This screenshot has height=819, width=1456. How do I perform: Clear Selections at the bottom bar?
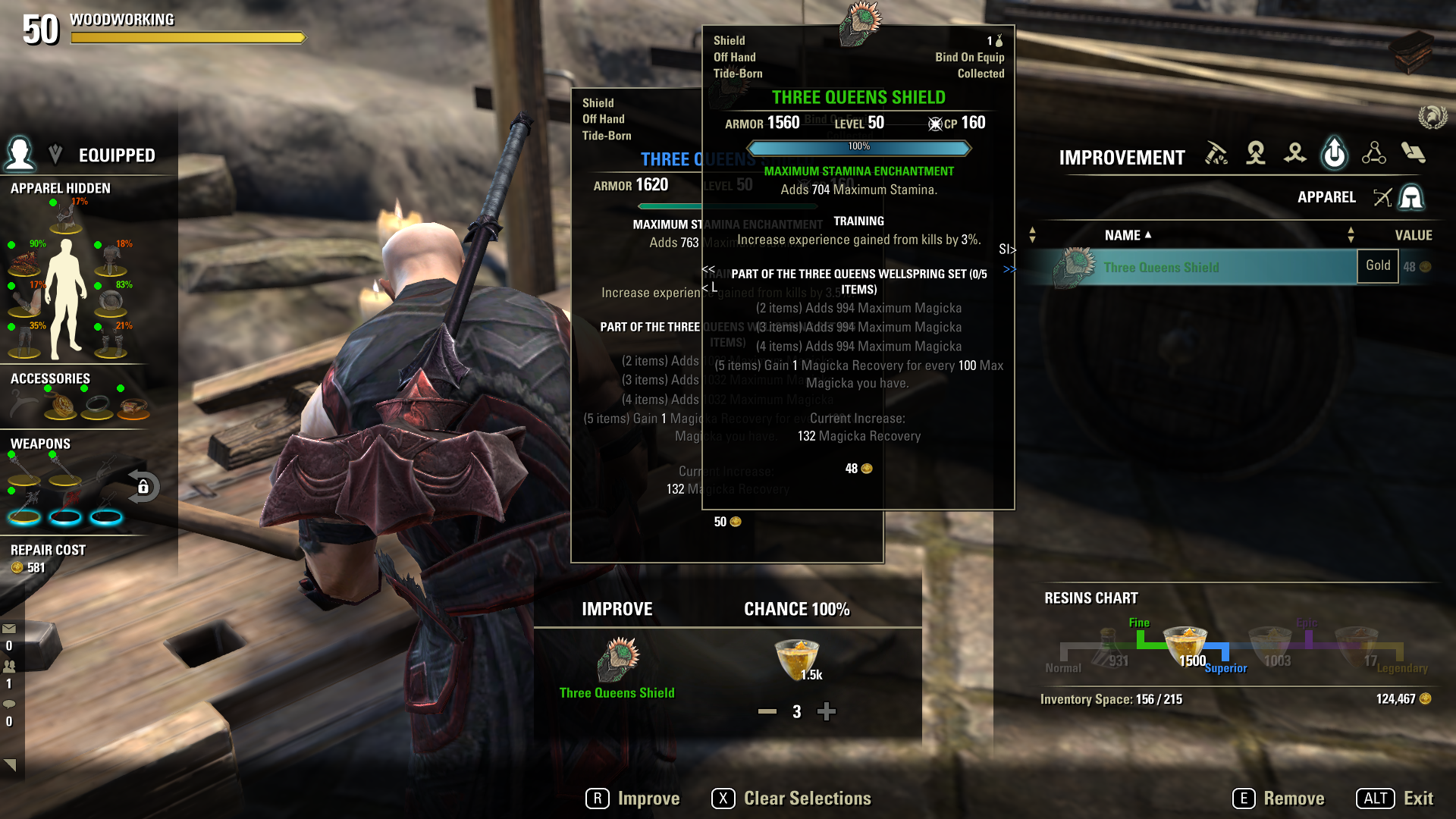[x=791, y=799]
